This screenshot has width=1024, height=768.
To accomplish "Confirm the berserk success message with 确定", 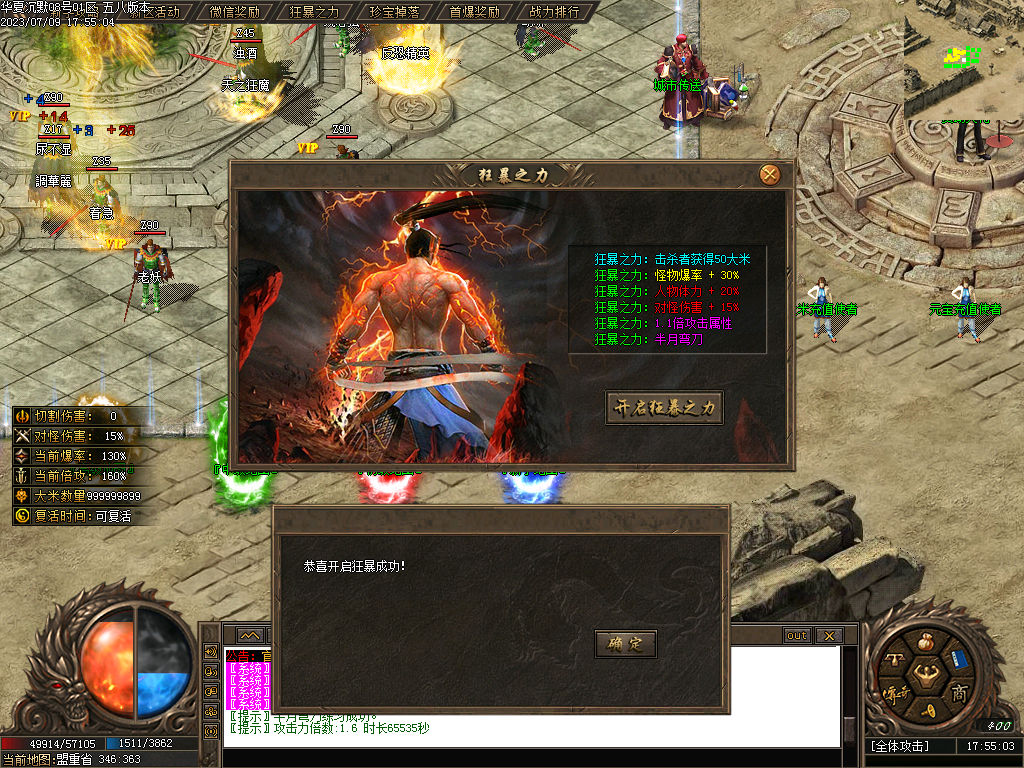I will point(625,644).
